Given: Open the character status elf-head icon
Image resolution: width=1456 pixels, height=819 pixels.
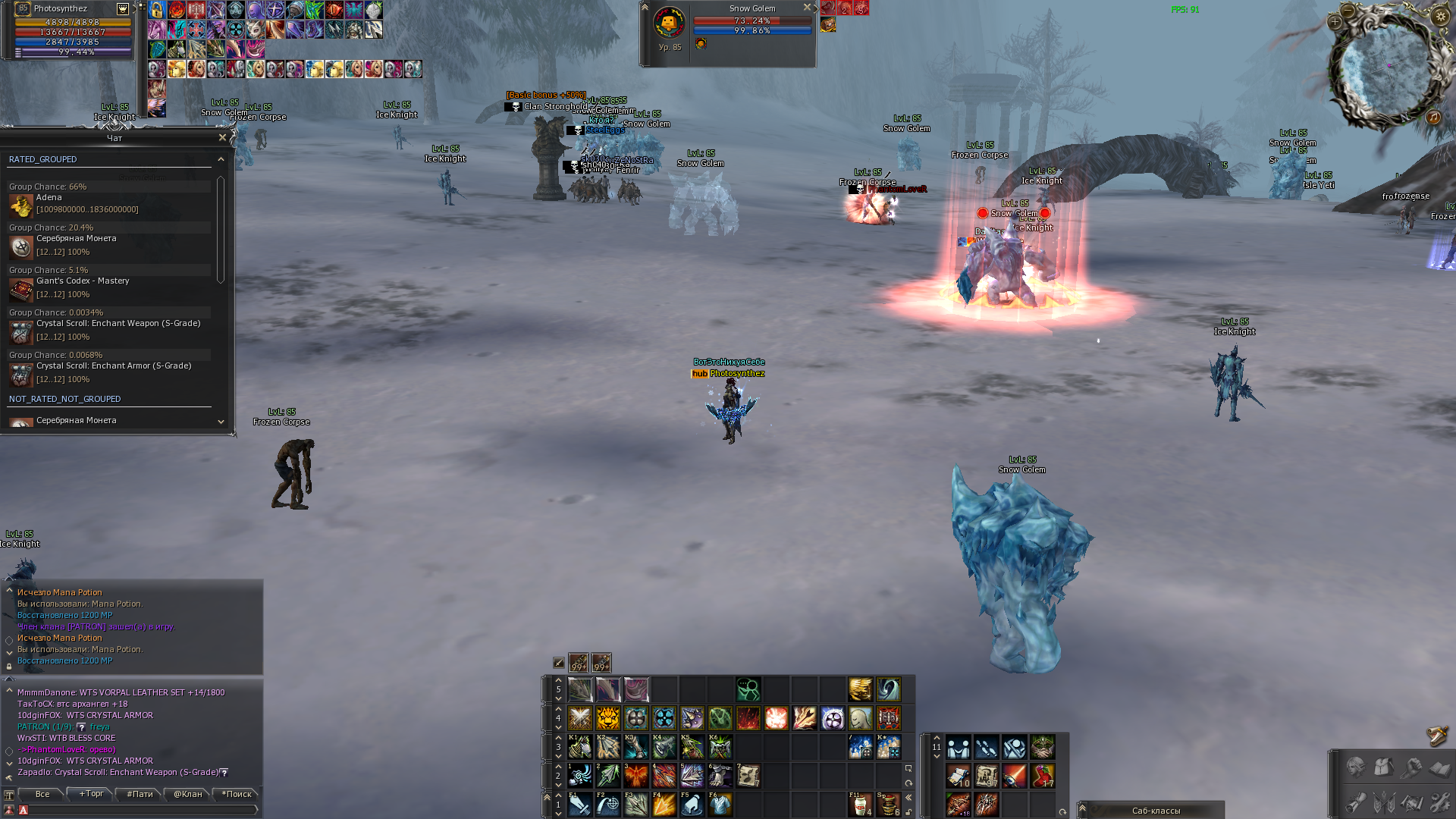Looking at the screenshot, I should tap(1356, 768).
